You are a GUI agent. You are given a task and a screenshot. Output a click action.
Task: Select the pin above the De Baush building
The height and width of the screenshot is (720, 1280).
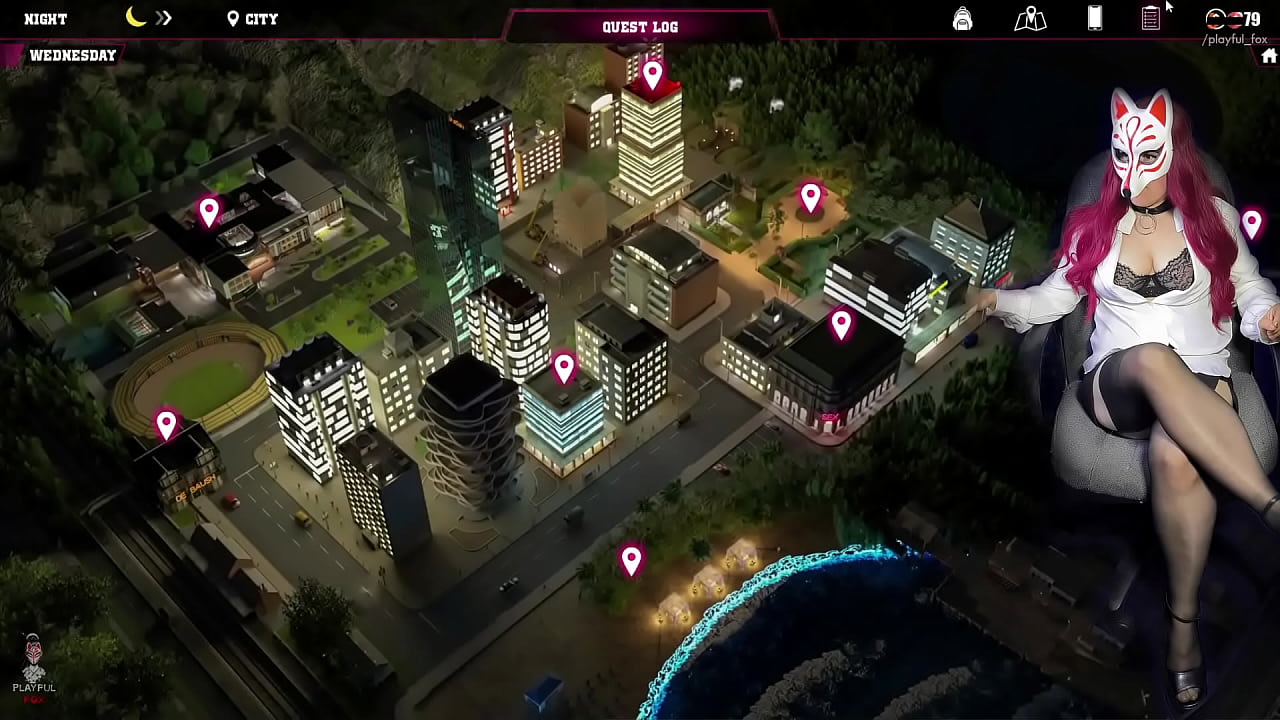click(x=166, y=424)
